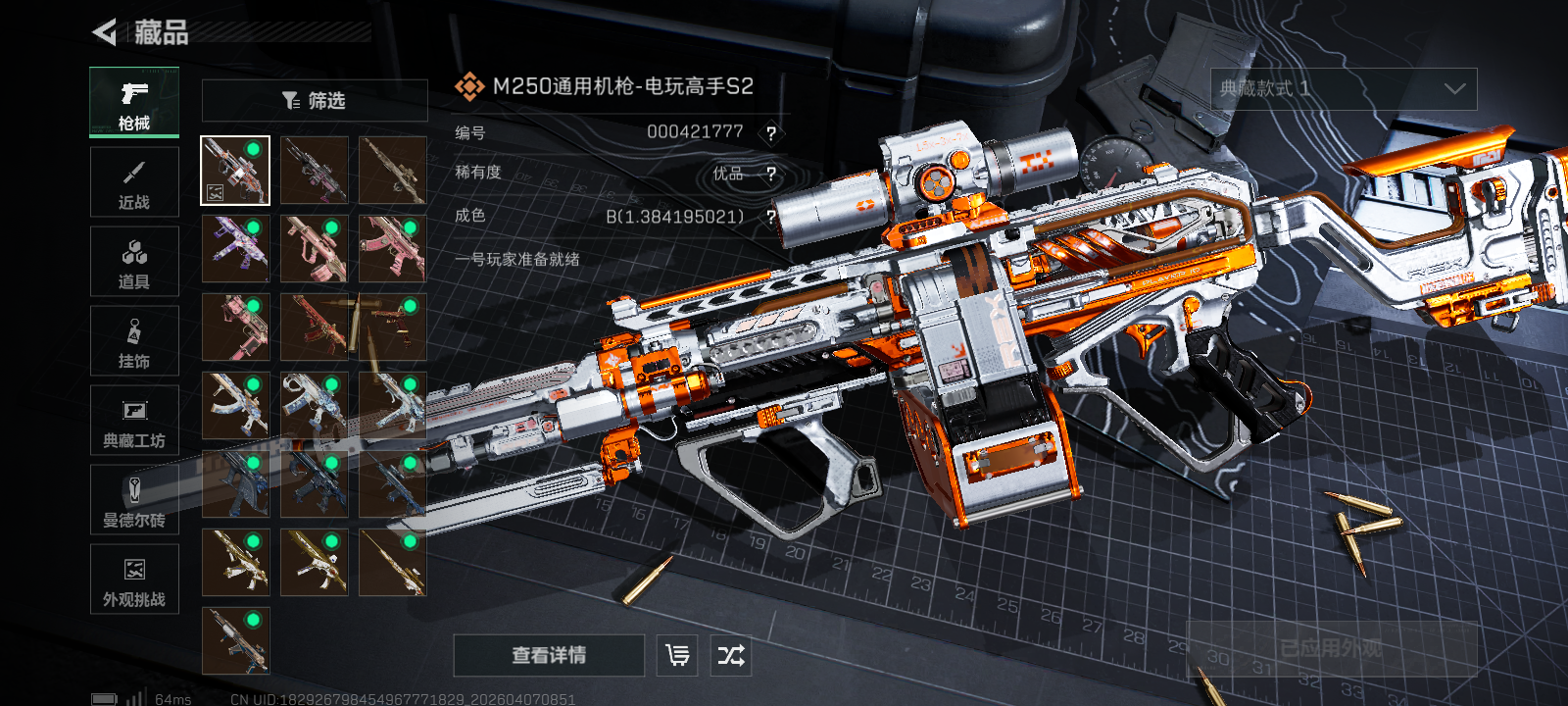
Task: Select the single skin in the bottom row
Action: coord(235,640)
